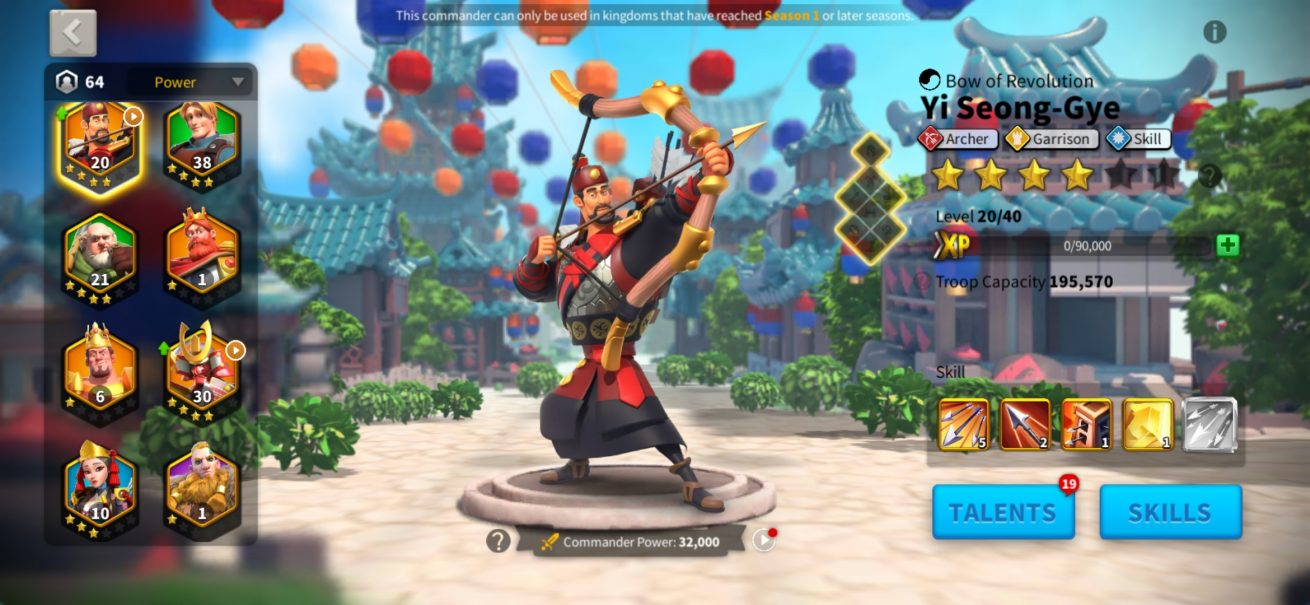The width and height of the screenshot is (1310, 605).
Task: Open the Power sort dropdown
Action: 200,82
